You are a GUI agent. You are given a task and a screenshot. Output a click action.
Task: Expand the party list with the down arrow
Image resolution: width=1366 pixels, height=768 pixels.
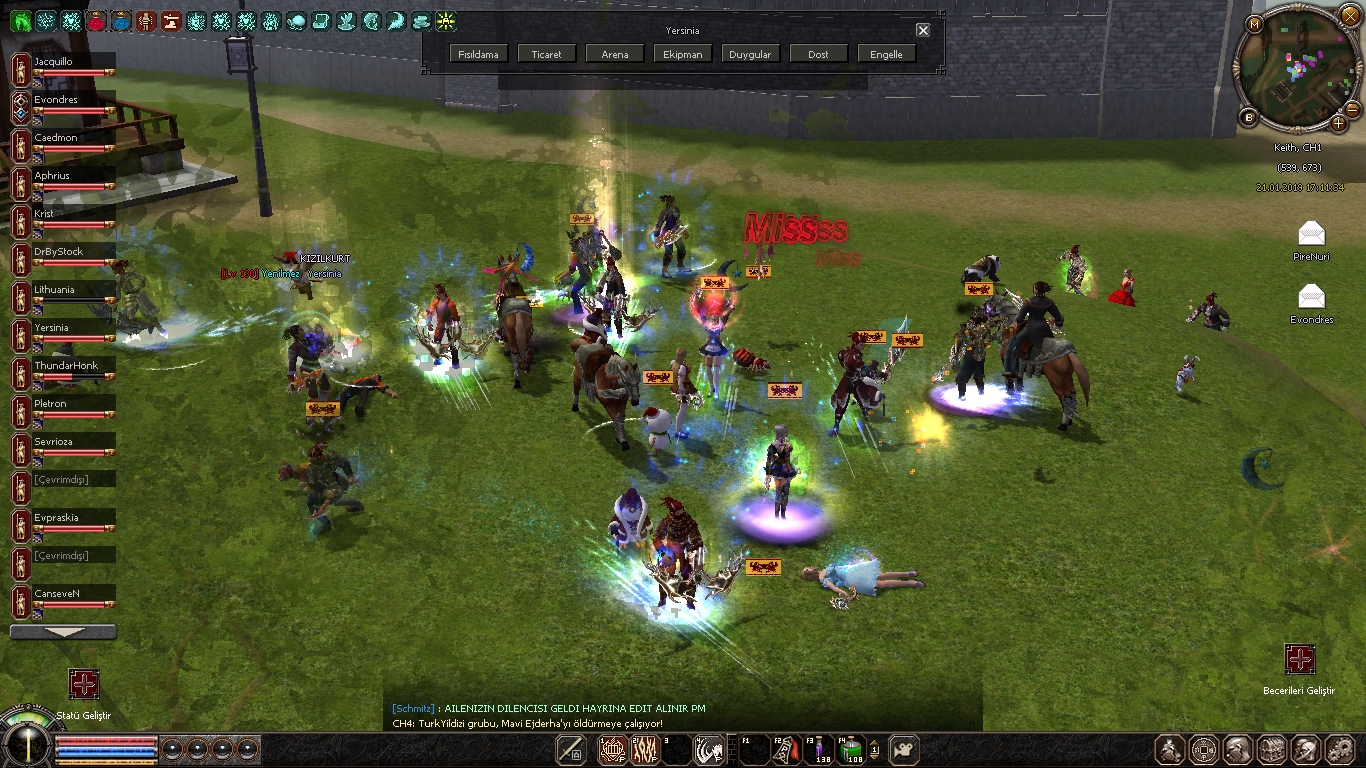pyautogui.click(x=62, y=632)
